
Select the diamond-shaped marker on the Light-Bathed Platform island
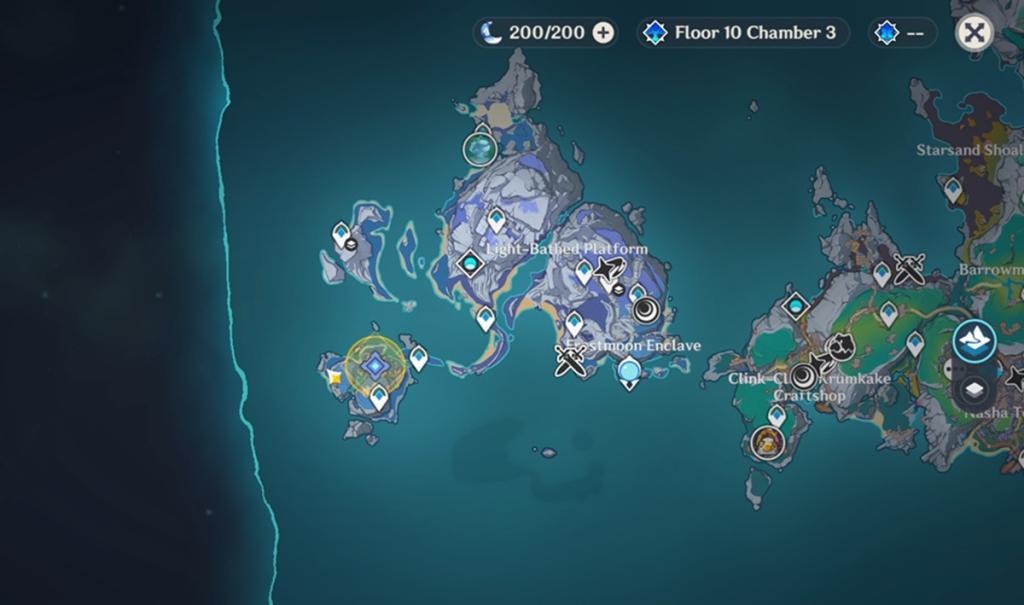(x=470, y=264)
